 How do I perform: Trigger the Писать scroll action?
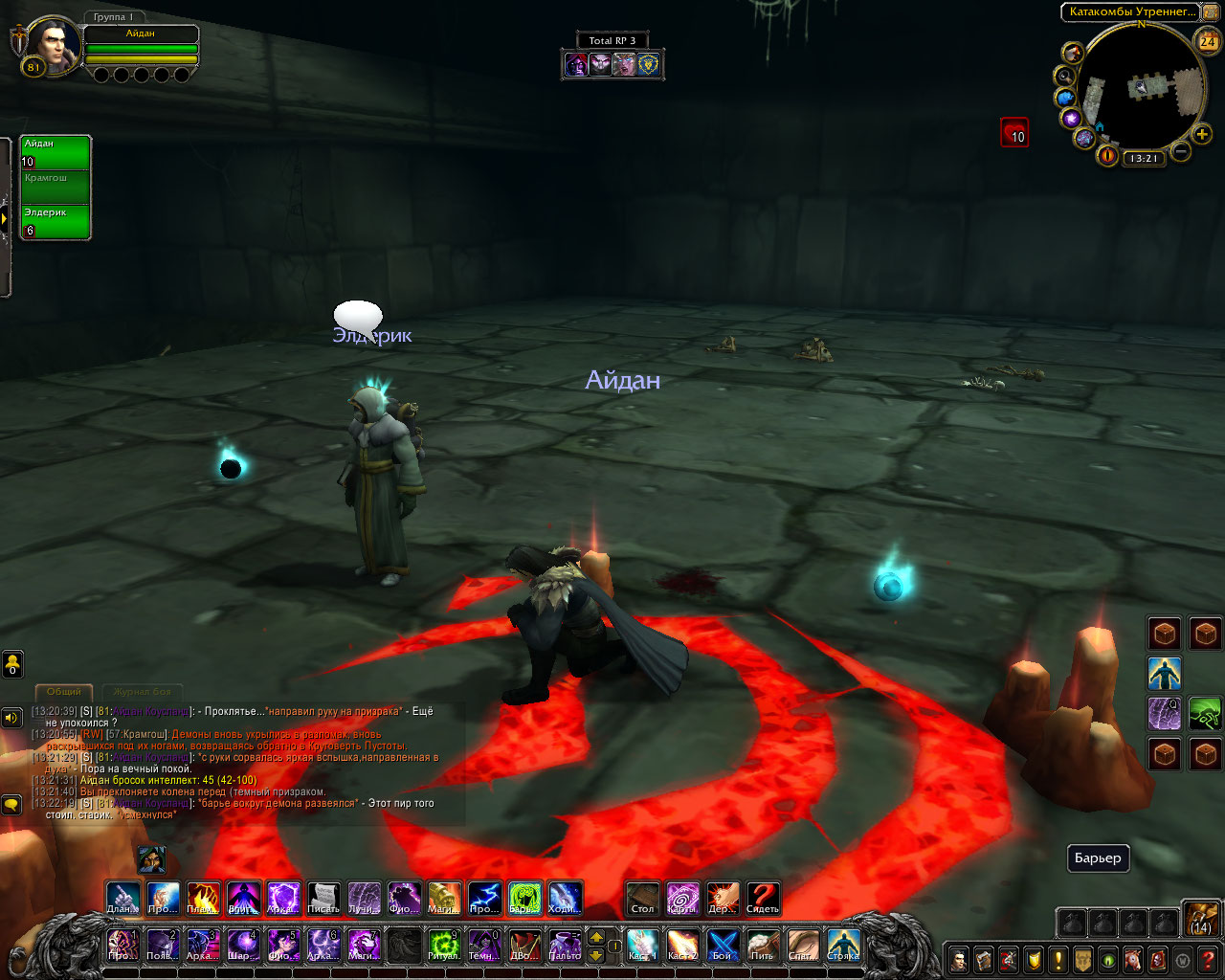tap(323, 899)
